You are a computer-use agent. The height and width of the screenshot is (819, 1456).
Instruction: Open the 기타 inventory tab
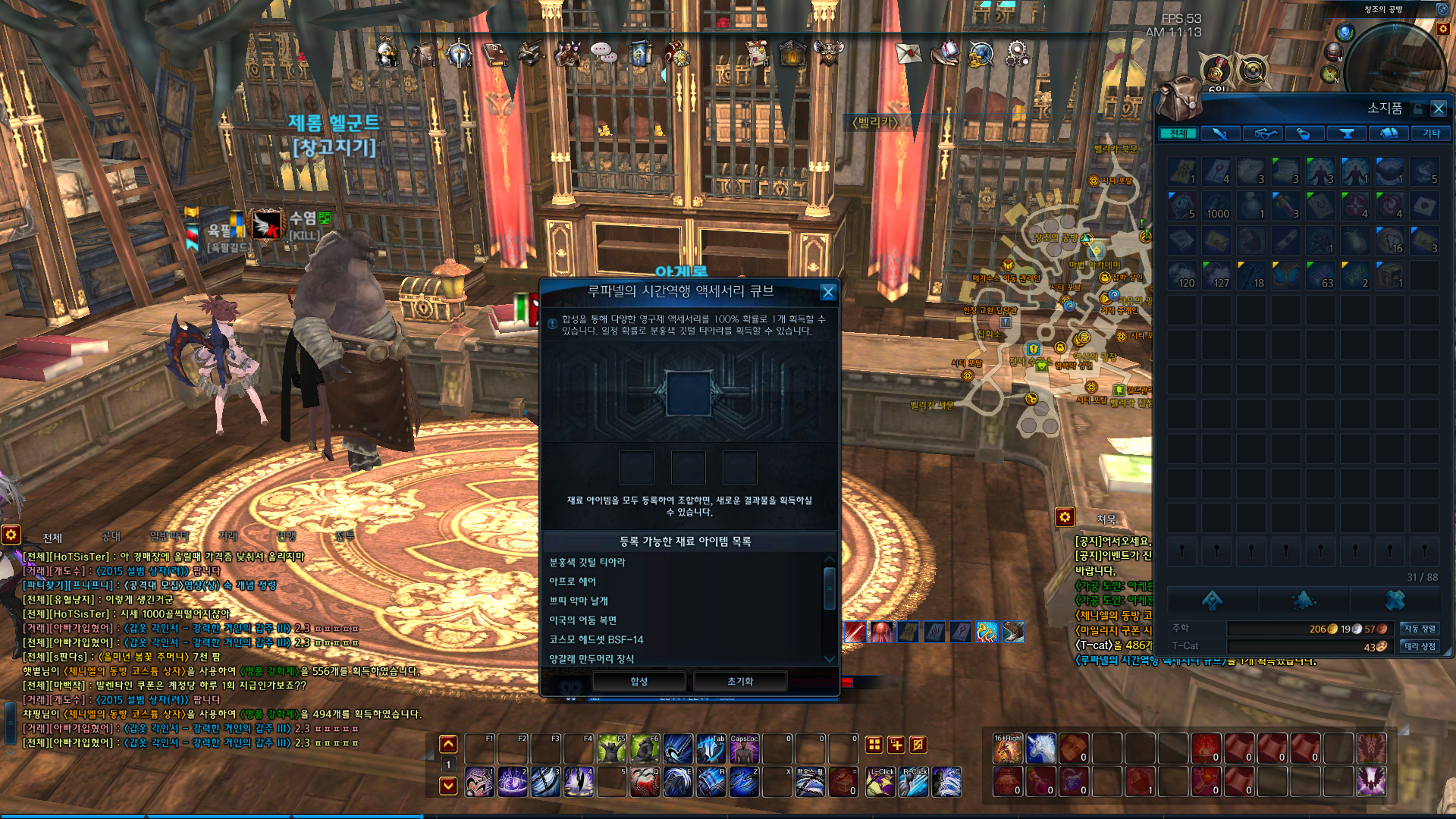pos(1431,133)
